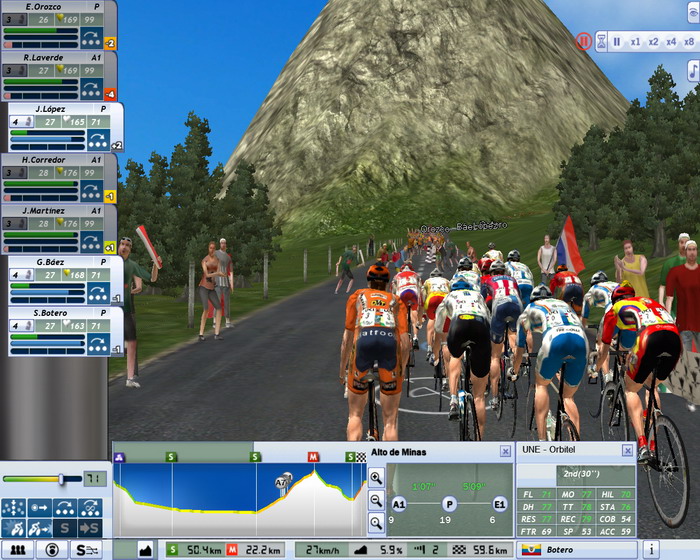Choose the x8 fast-forward speed
Image resolution: width=700 pixels, height=560 pixels.
689,42
